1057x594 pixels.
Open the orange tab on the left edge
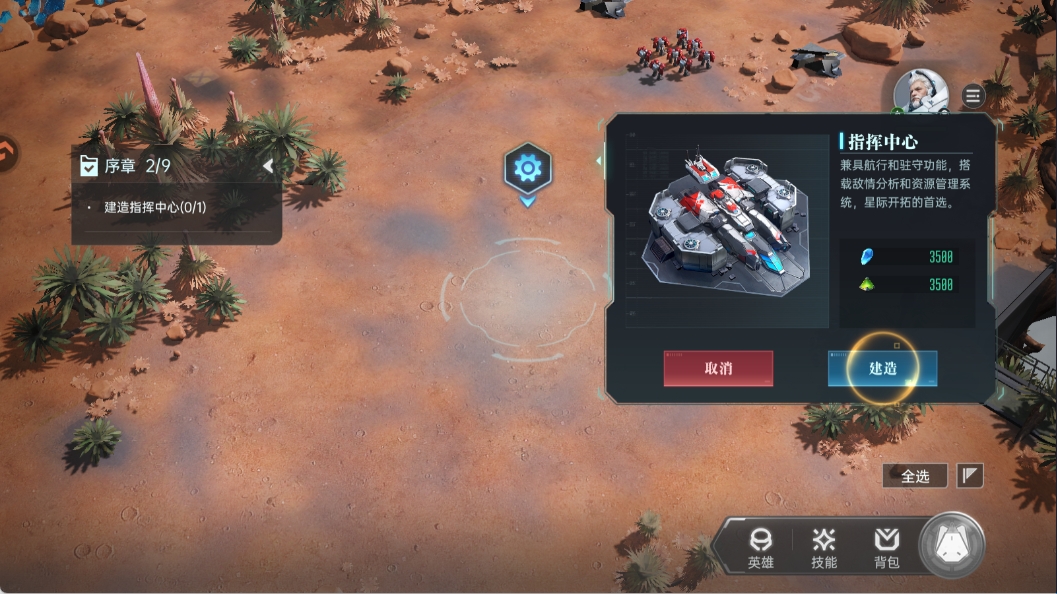pyautogui.click(x=6, y=153)
